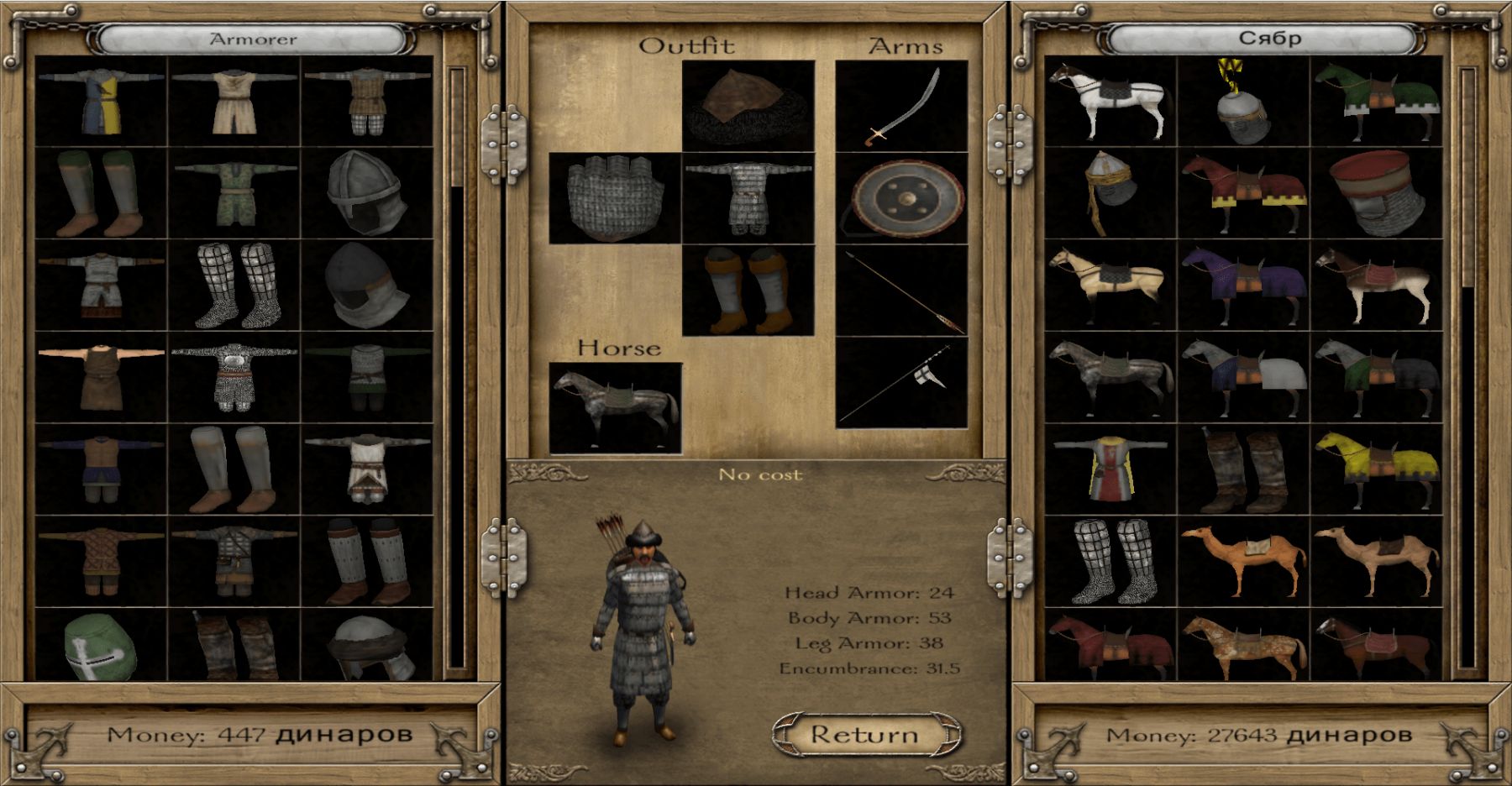
Task: Pick the green caparisoned warhorse
Action: (1377, 102)
